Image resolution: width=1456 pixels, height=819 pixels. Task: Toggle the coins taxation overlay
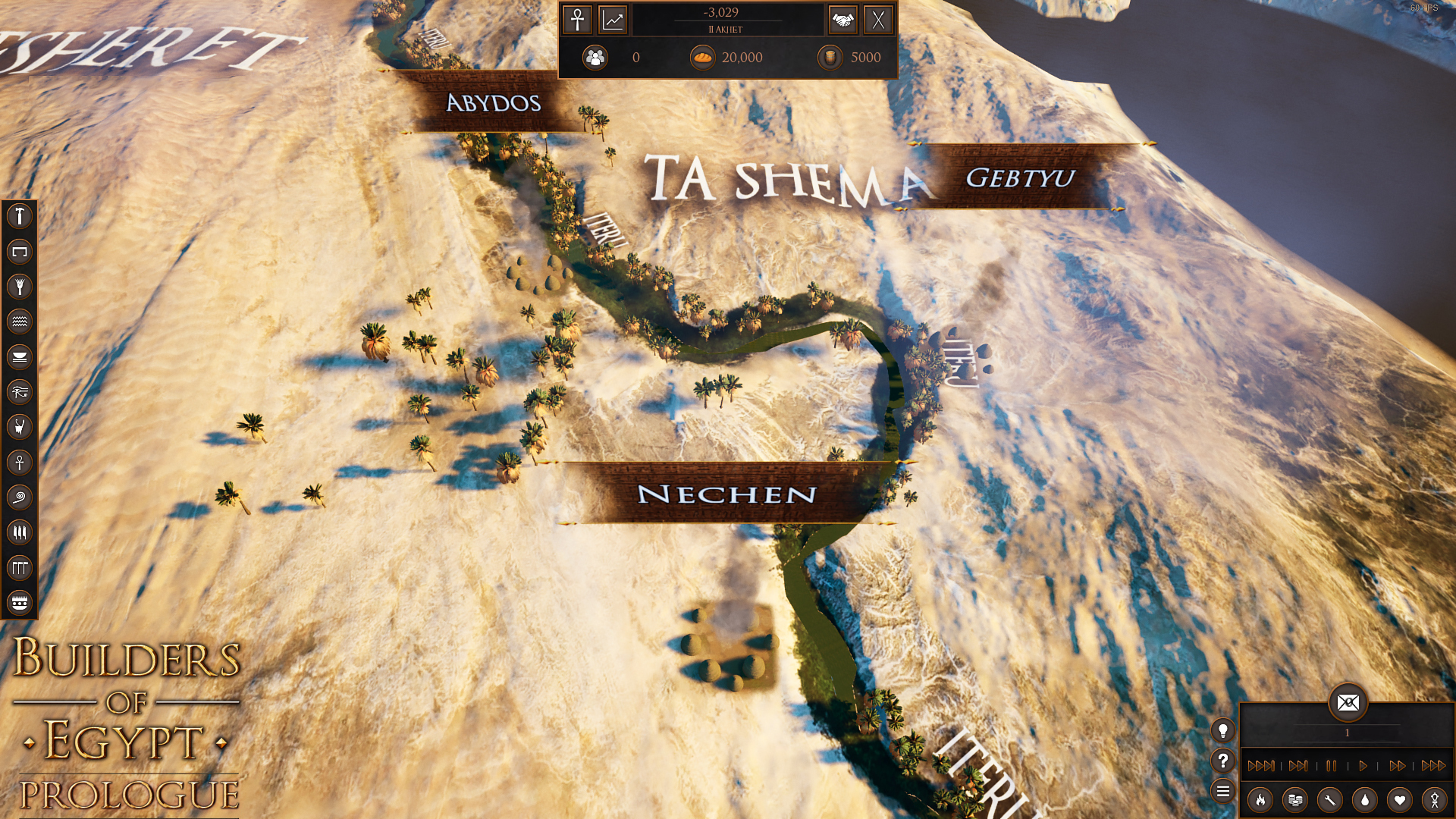pyautogui.click(x=1294, y=801)
